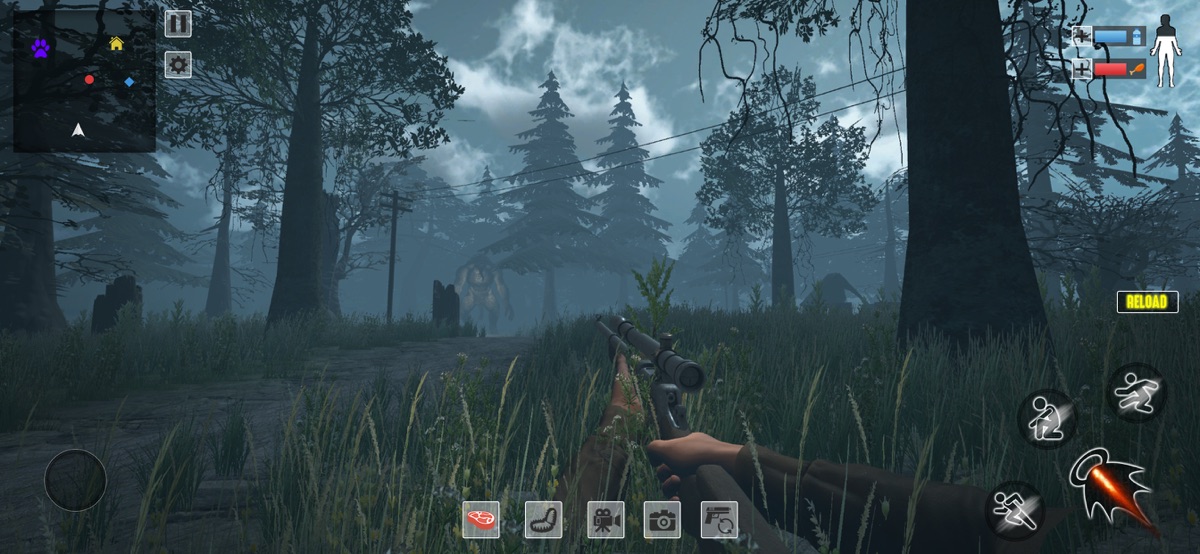Switch weapon with the pistol swap icon
The image size is (1200, 554).
click(719, 519)
